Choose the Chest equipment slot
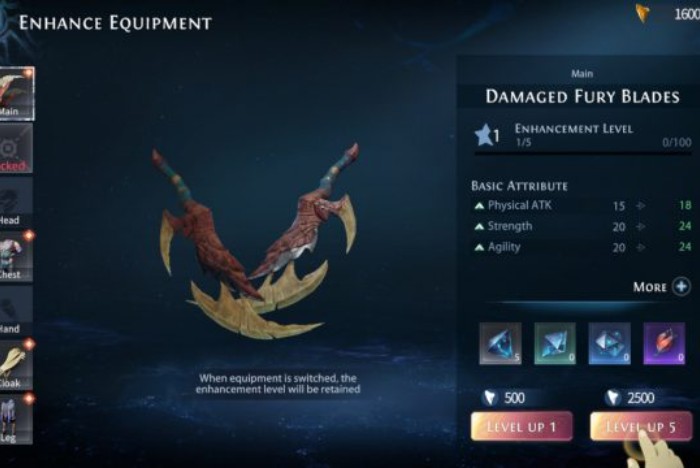 [17, 257]
